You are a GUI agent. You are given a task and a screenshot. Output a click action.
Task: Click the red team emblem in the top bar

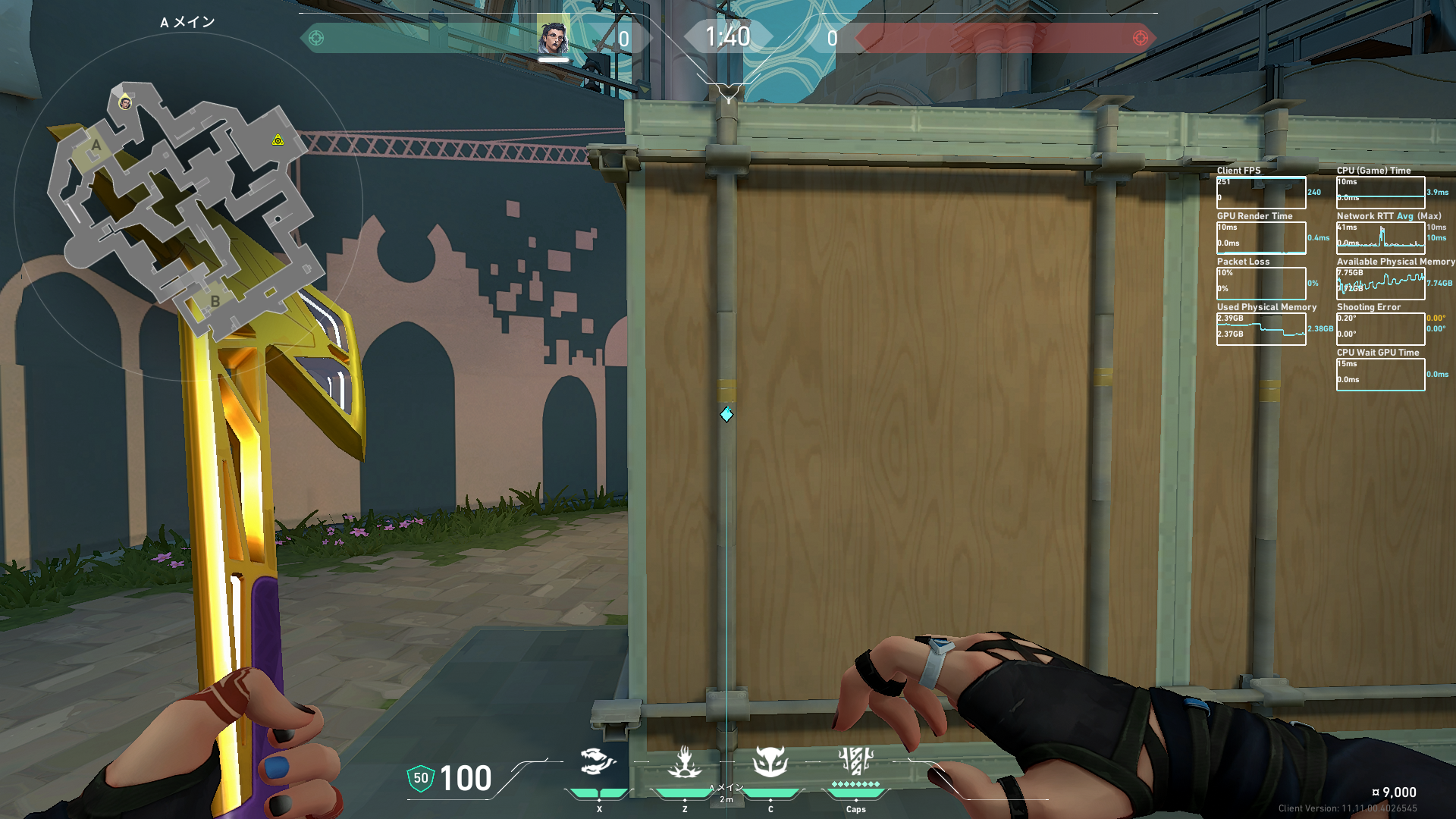pyautogui.click(x=1140, y=38)
